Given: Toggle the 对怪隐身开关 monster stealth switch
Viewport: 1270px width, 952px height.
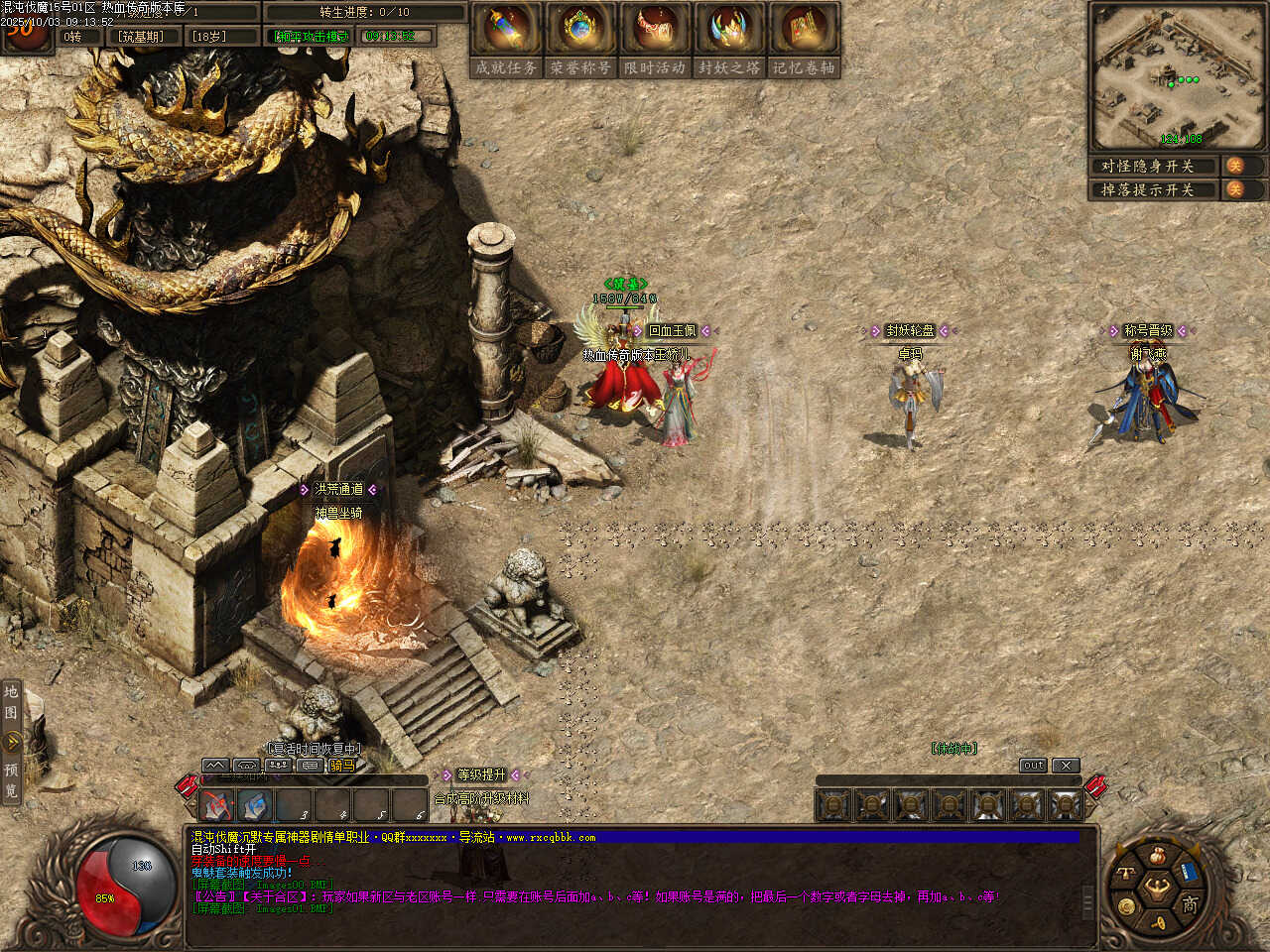Looking at the screenshot, I should click(x=1235, y=166).
